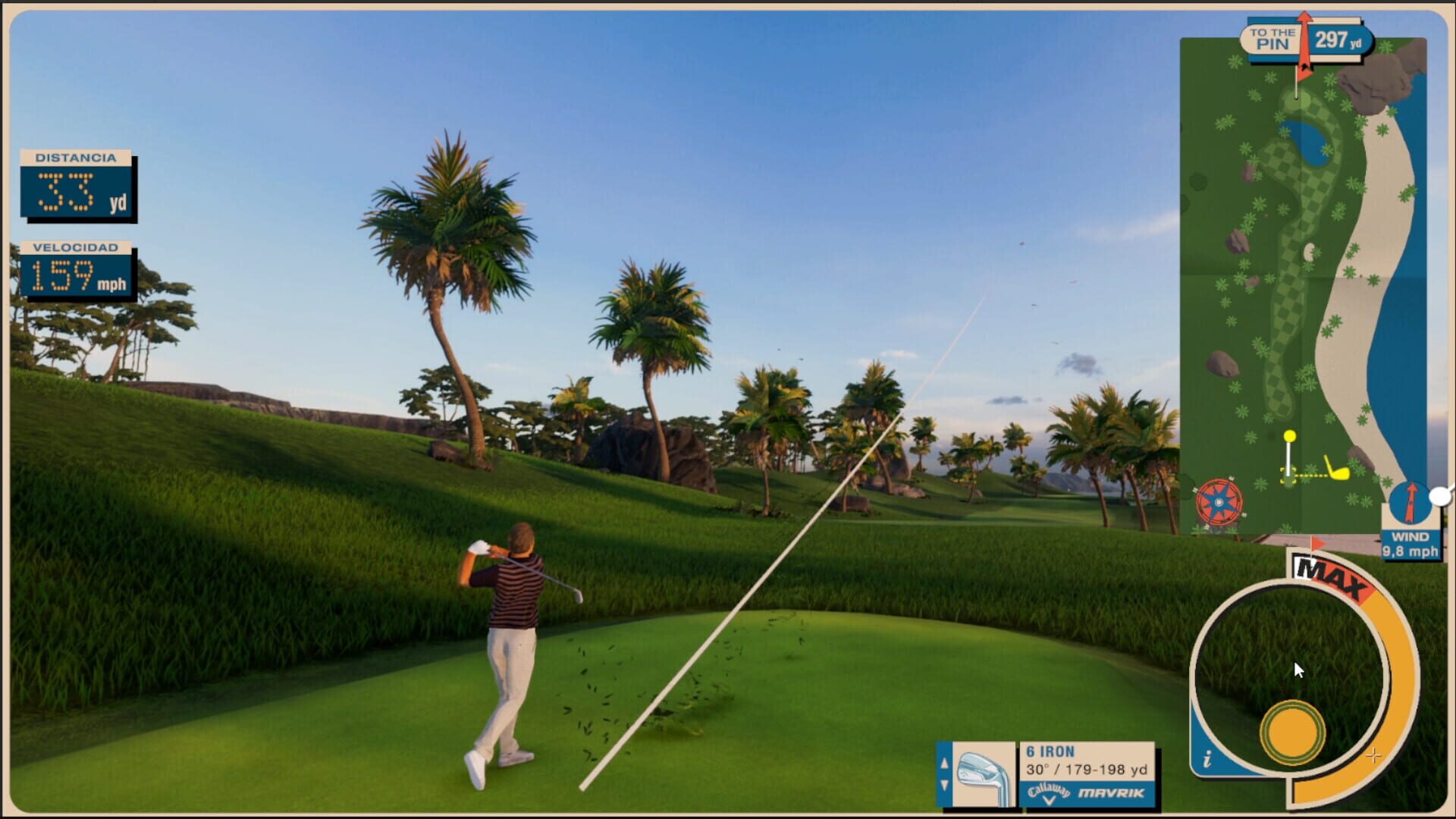Click the wind direction arrow indicator

pyautogui.click(x=1411, y=502)
